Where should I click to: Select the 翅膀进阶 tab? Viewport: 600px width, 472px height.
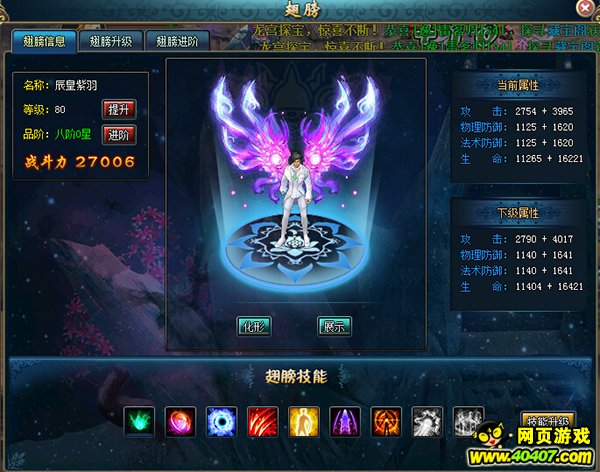click(178, 42)
